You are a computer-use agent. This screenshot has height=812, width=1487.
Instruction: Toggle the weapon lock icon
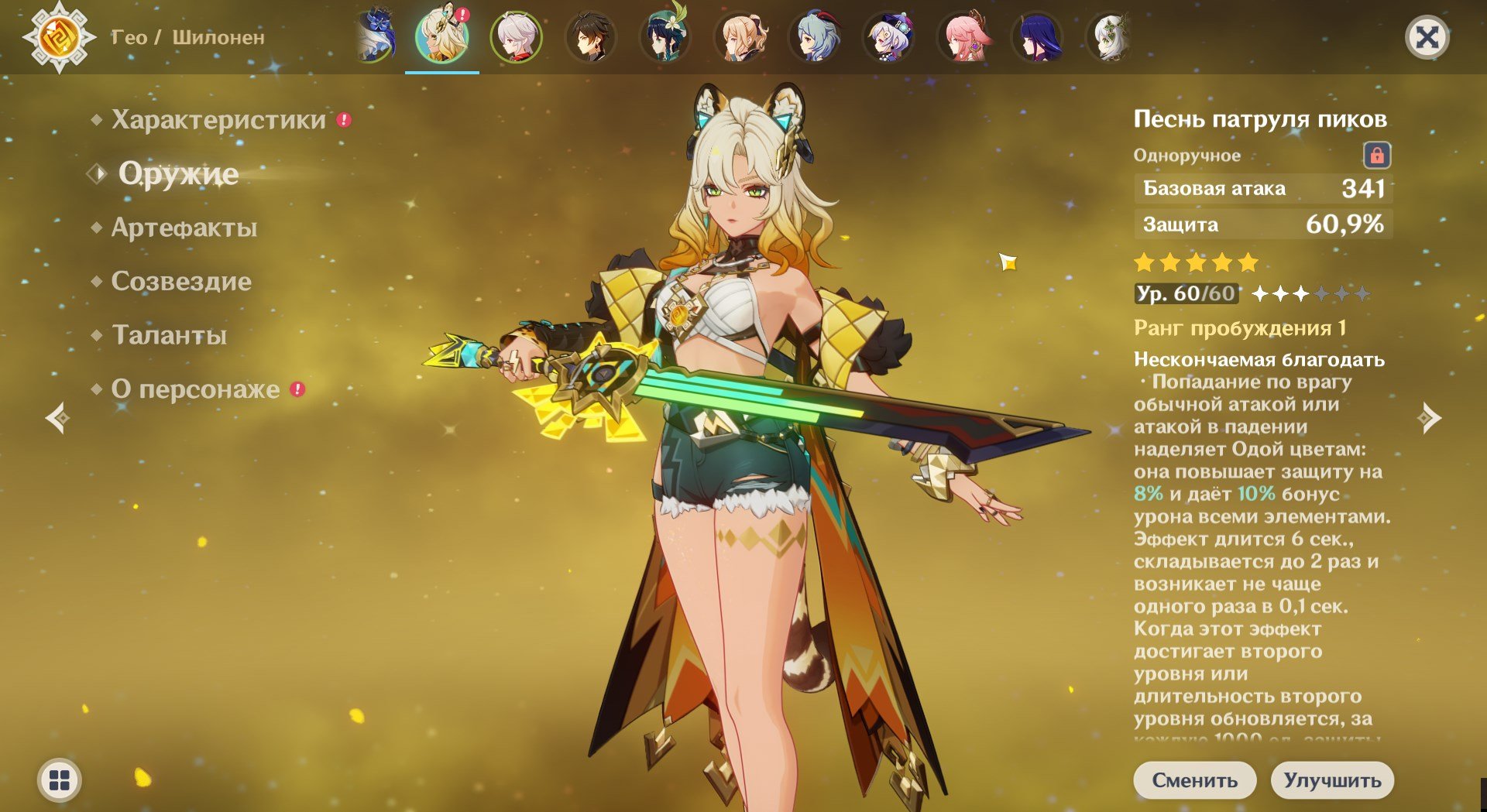(1376, 156)
